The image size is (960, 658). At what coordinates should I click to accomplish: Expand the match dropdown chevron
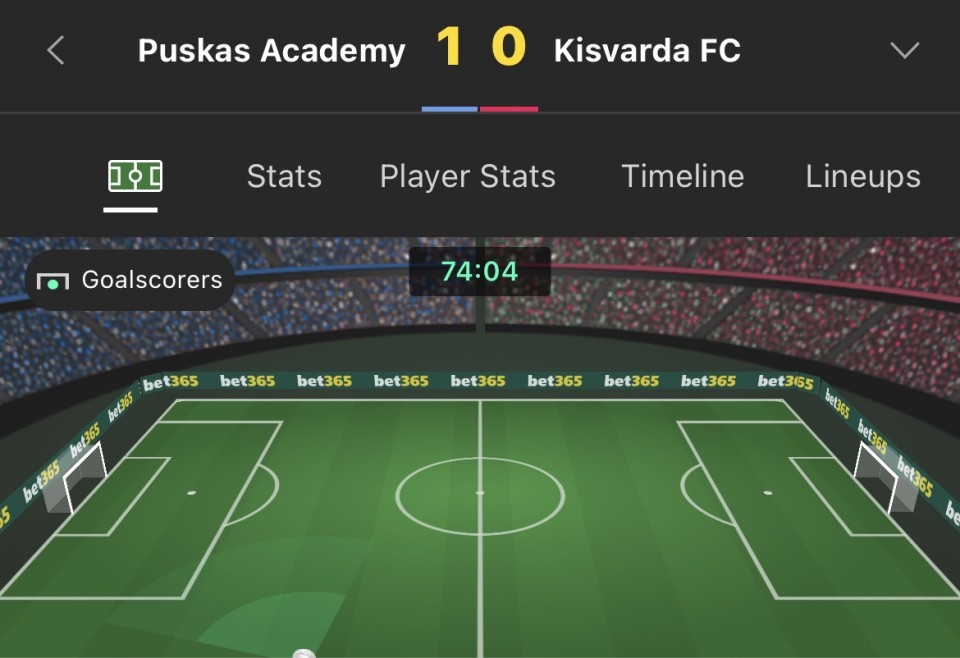904,50
